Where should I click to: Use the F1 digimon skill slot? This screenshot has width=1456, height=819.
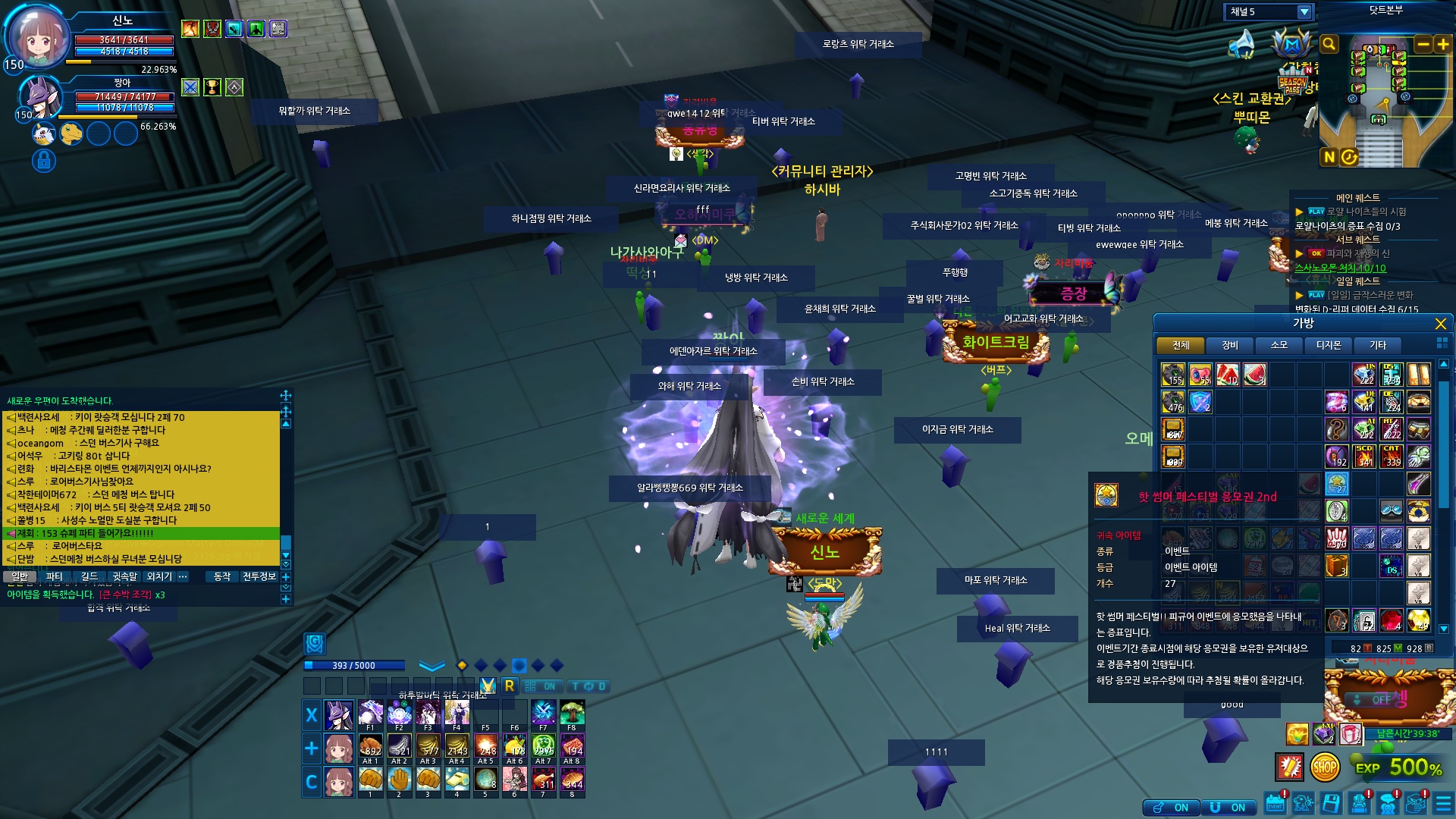[x=370, y=714]
